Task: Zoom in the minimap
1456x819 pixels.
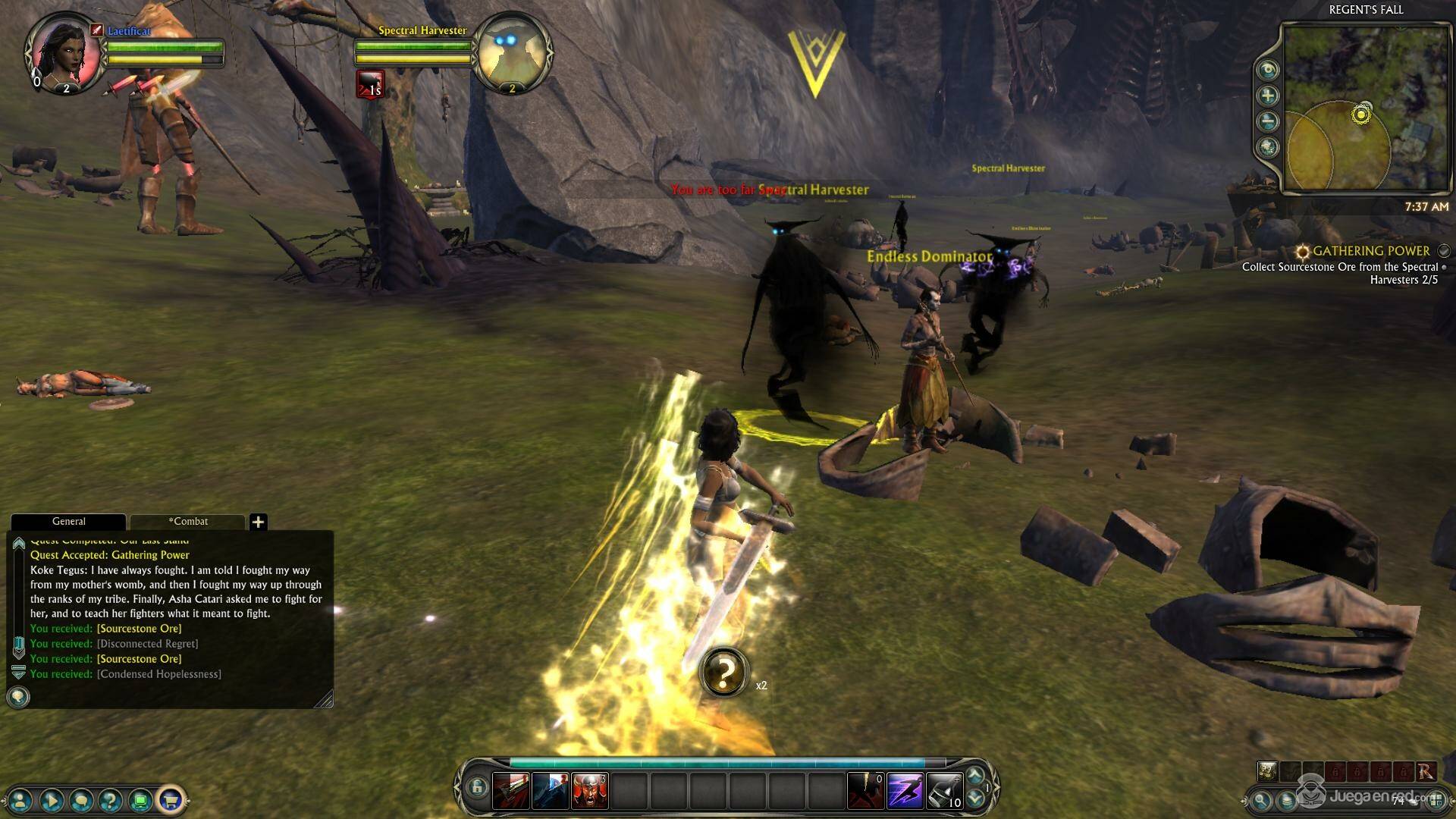Action: (x=1267, y=96)
